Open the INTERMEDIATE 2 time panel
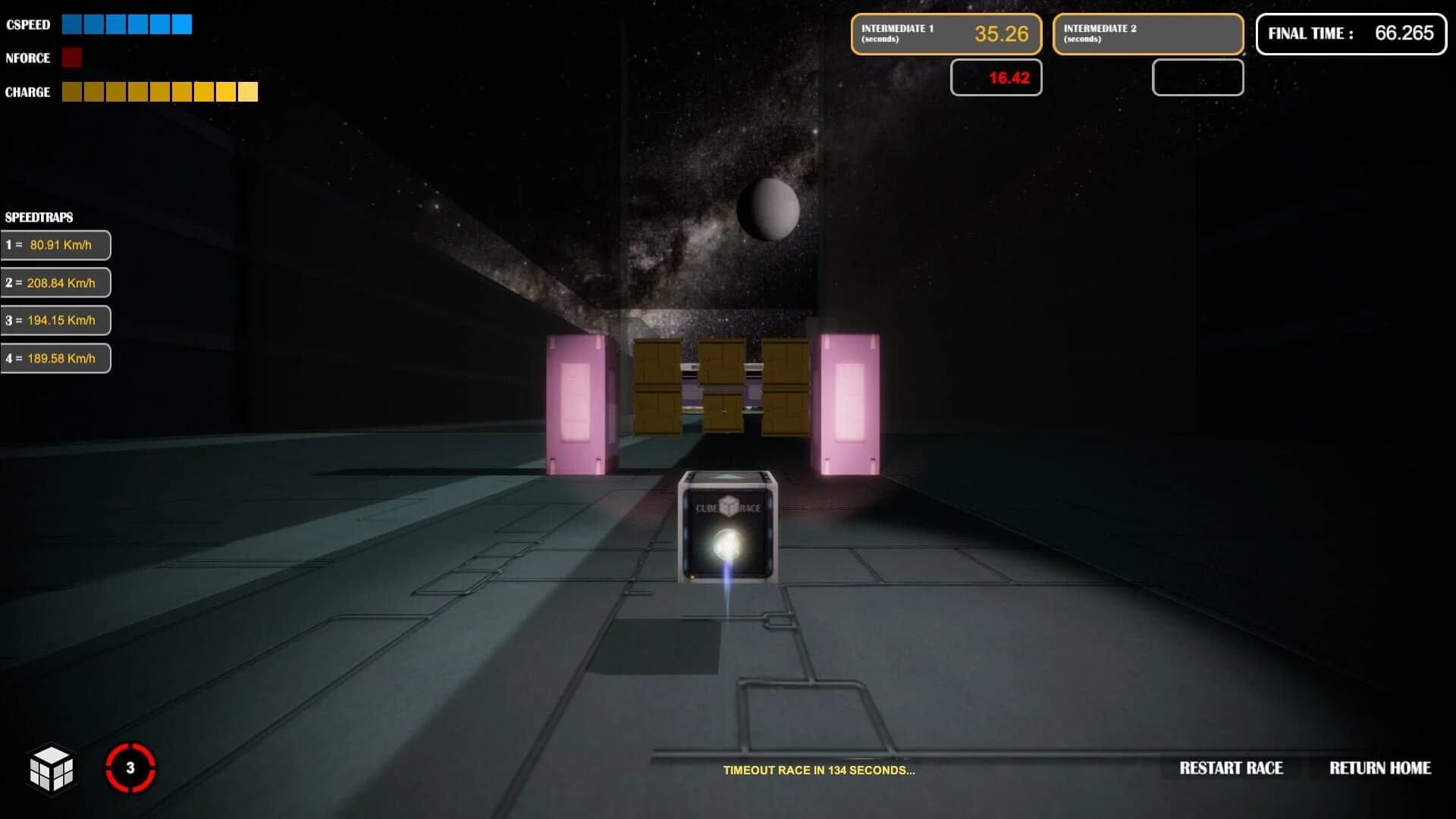The height and width of the screenshot is (819, 1456). point(1147,34)
